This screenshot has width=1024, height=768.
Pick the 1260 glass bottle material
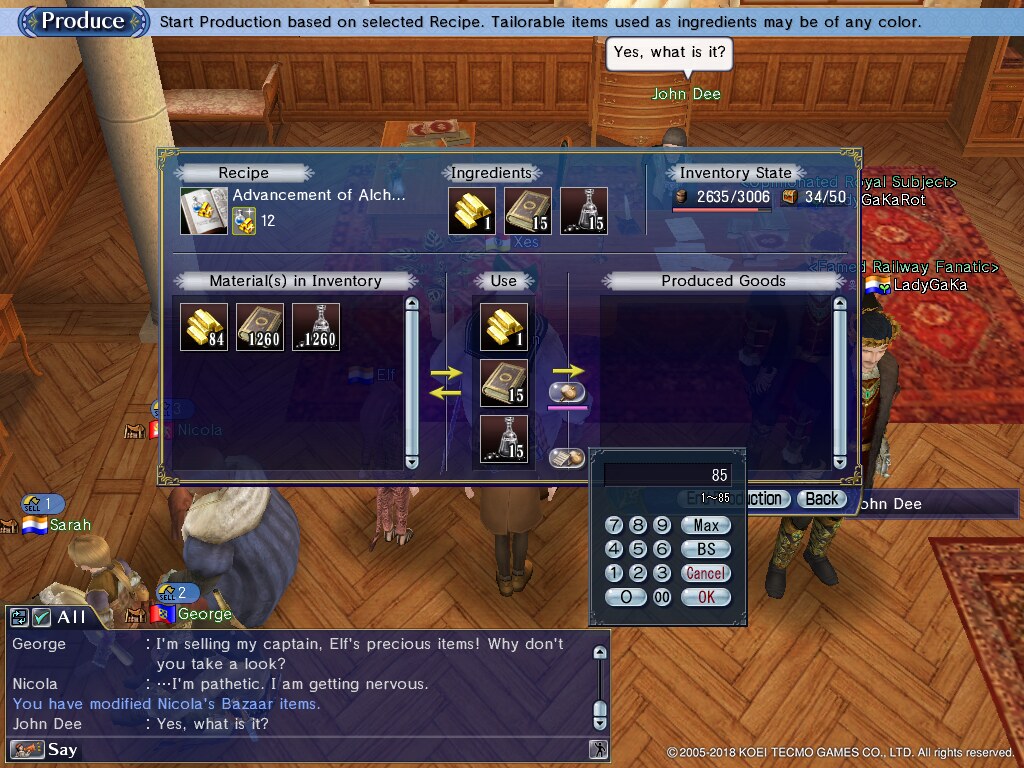tap(316, 327)
